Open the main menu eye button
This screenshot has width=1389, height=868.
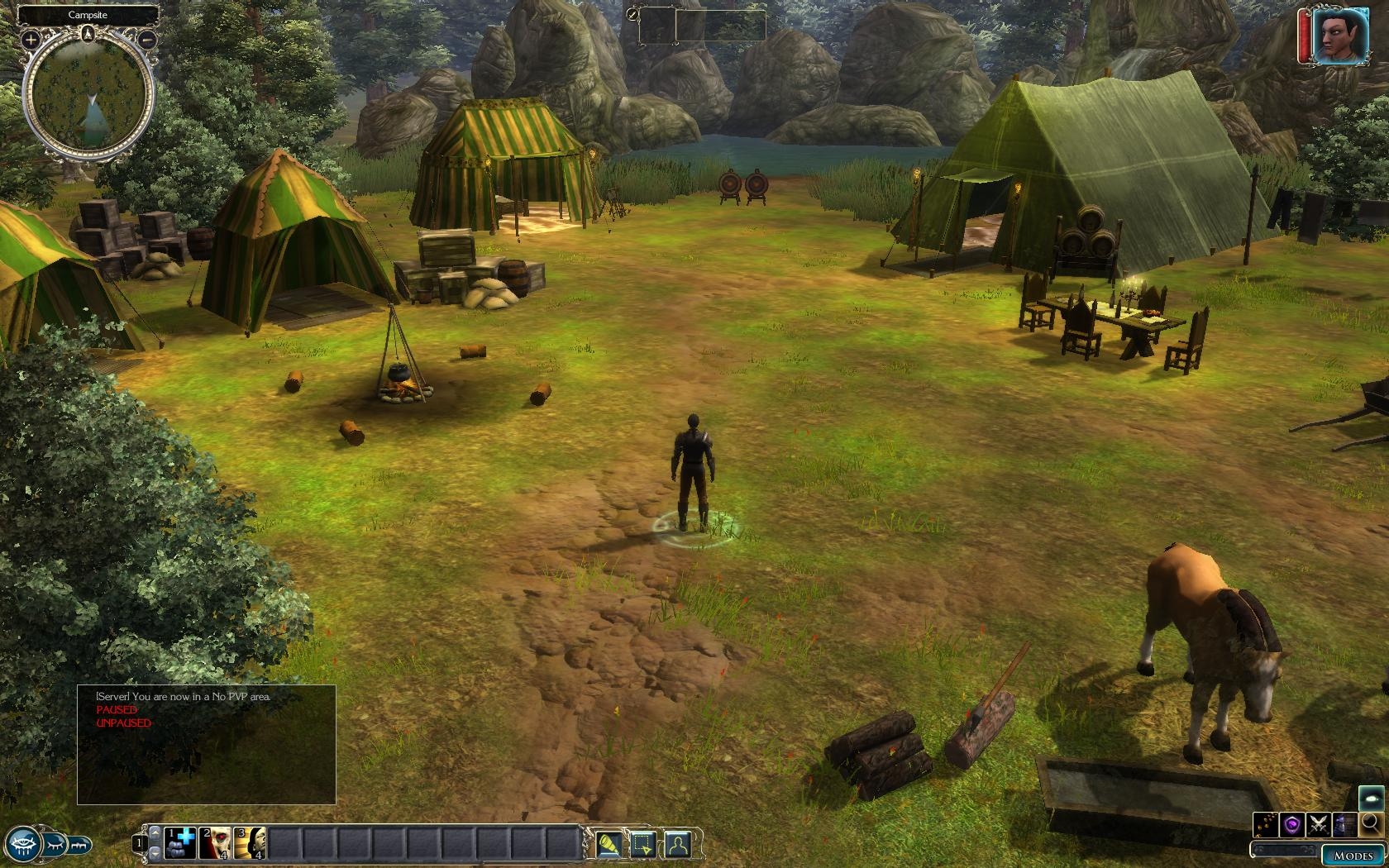tap(22, 845)
